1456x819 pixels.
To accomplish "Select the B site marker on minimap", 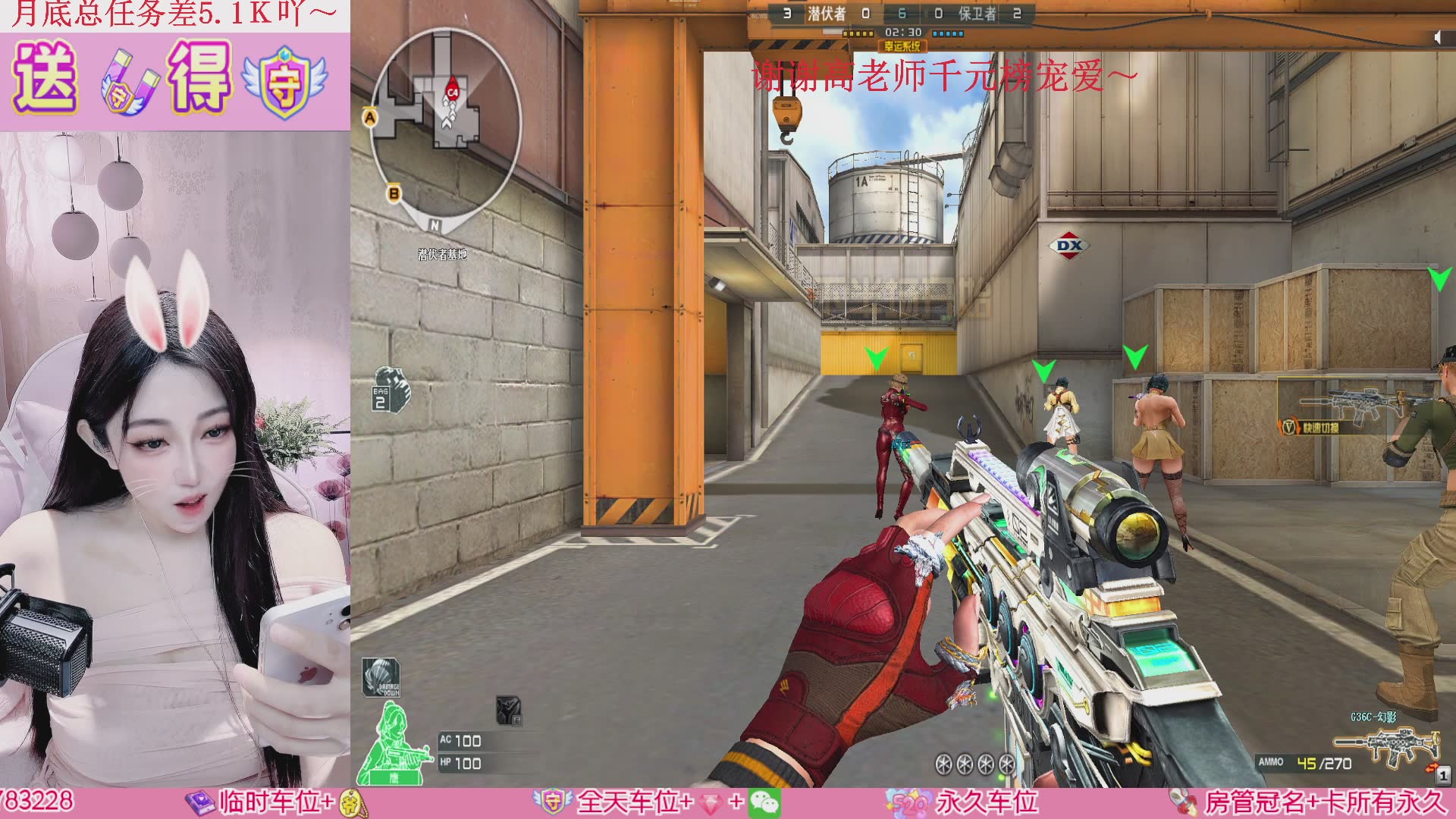I will point(394,193).
